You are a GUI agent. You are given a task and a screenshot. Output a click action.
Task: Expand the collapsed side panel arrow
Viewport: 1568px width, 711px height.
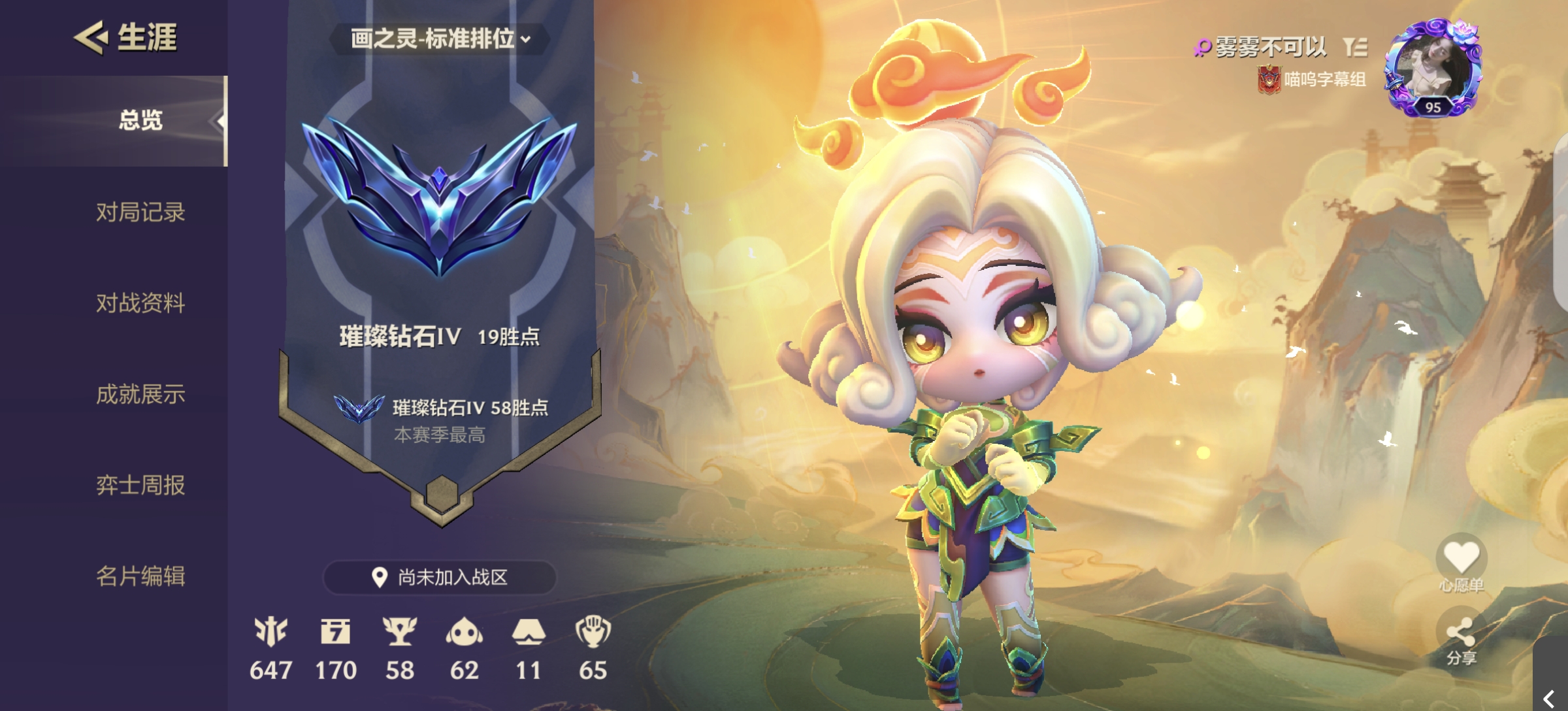click(x=1548, y=698)
